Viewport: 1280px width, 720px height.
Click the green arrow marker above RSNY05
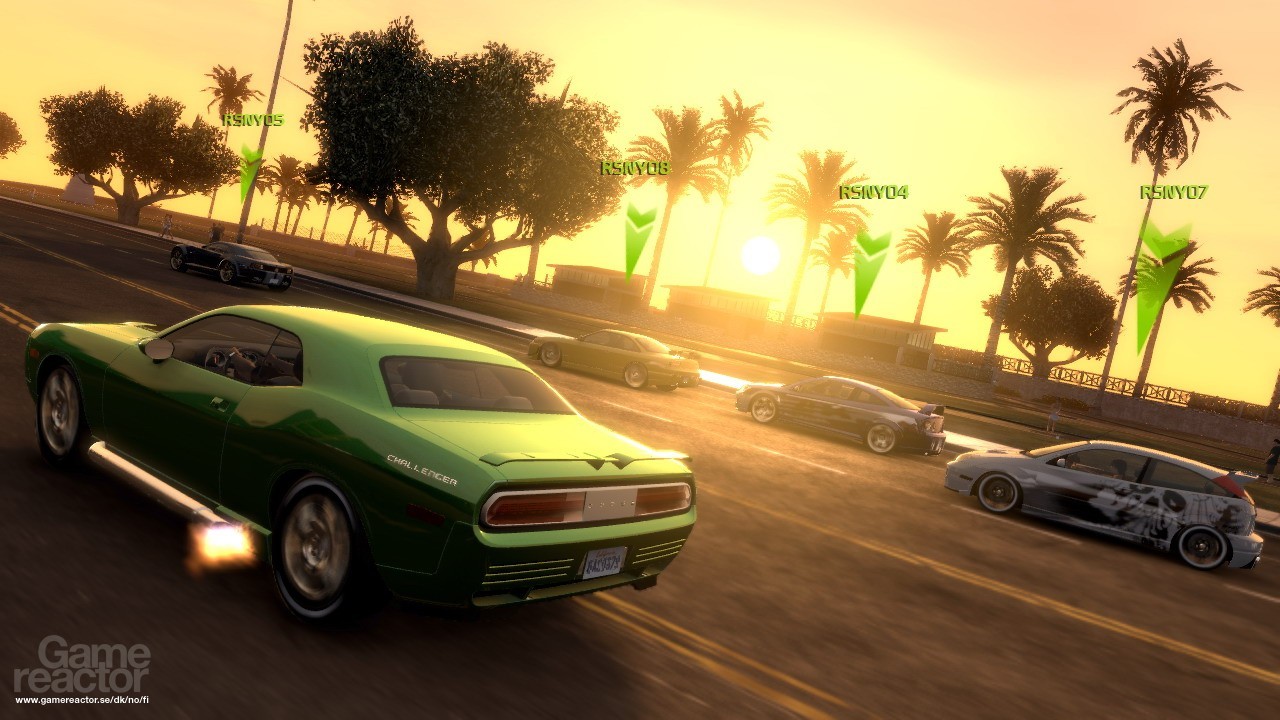tap(251, 170)
